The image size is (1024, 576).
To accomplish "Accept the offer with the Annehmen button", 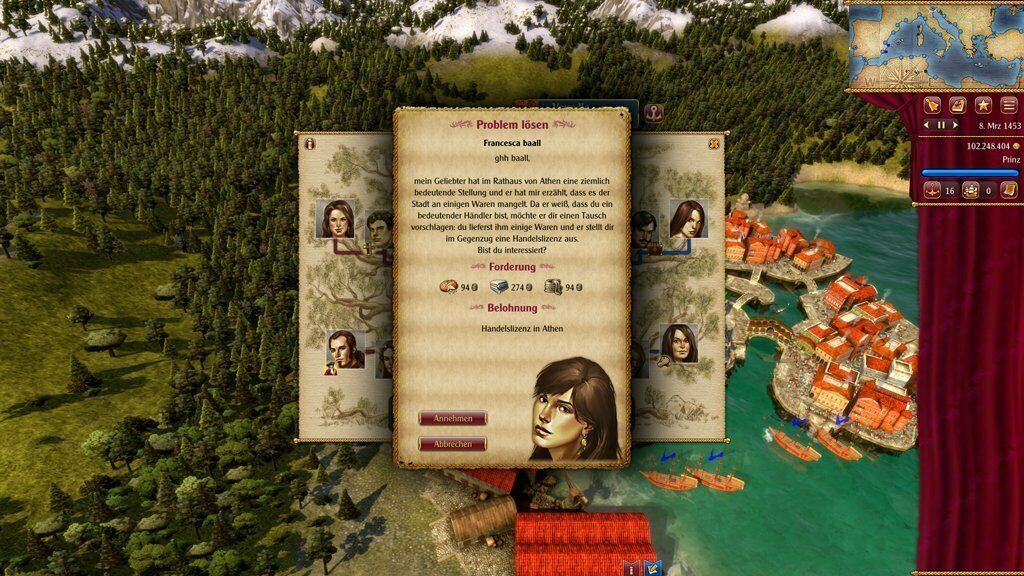I will pos(452,418).
